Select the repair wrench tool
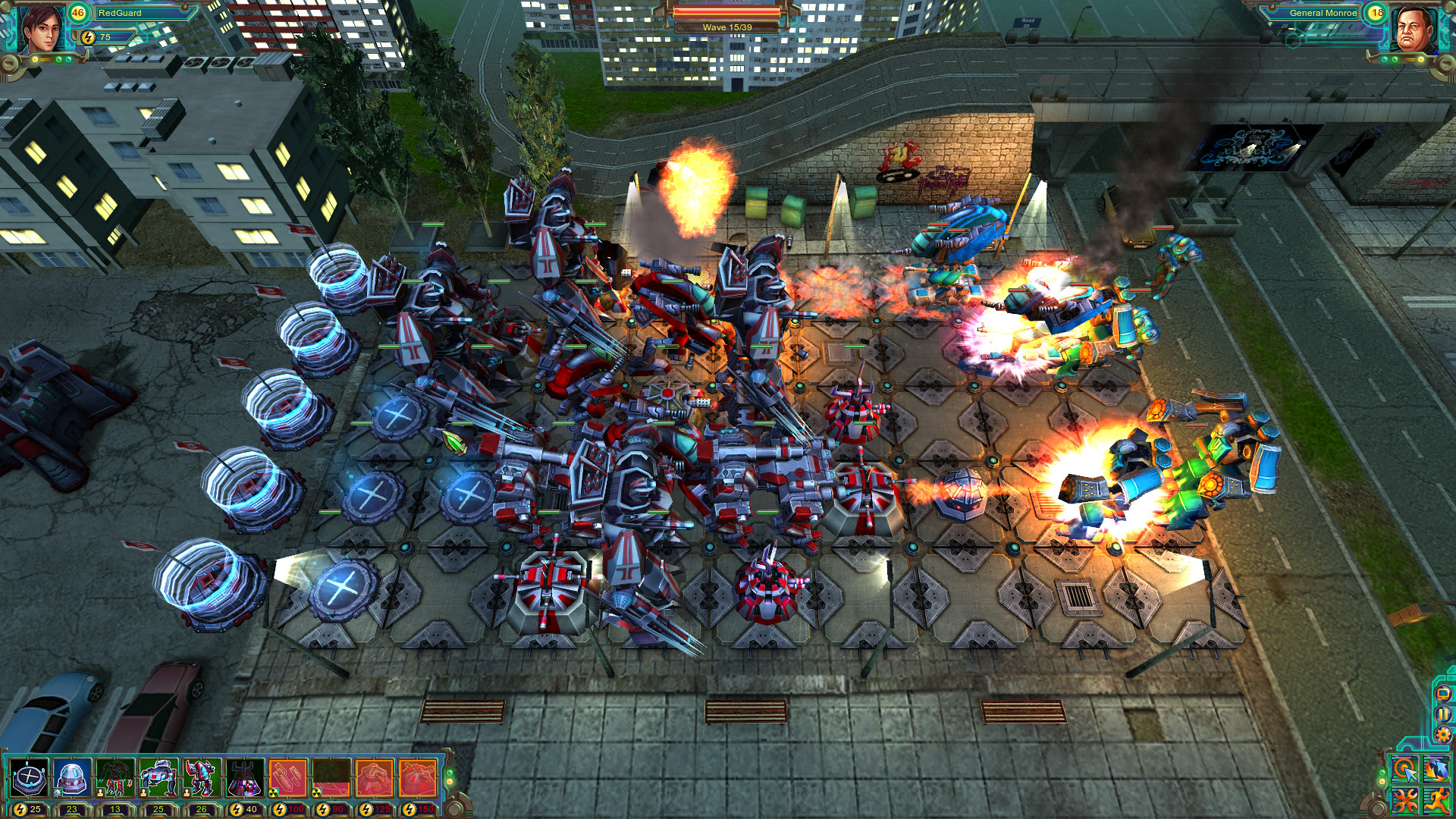The height and width of the screenshot is (819, 1456). coord(1404,800)
